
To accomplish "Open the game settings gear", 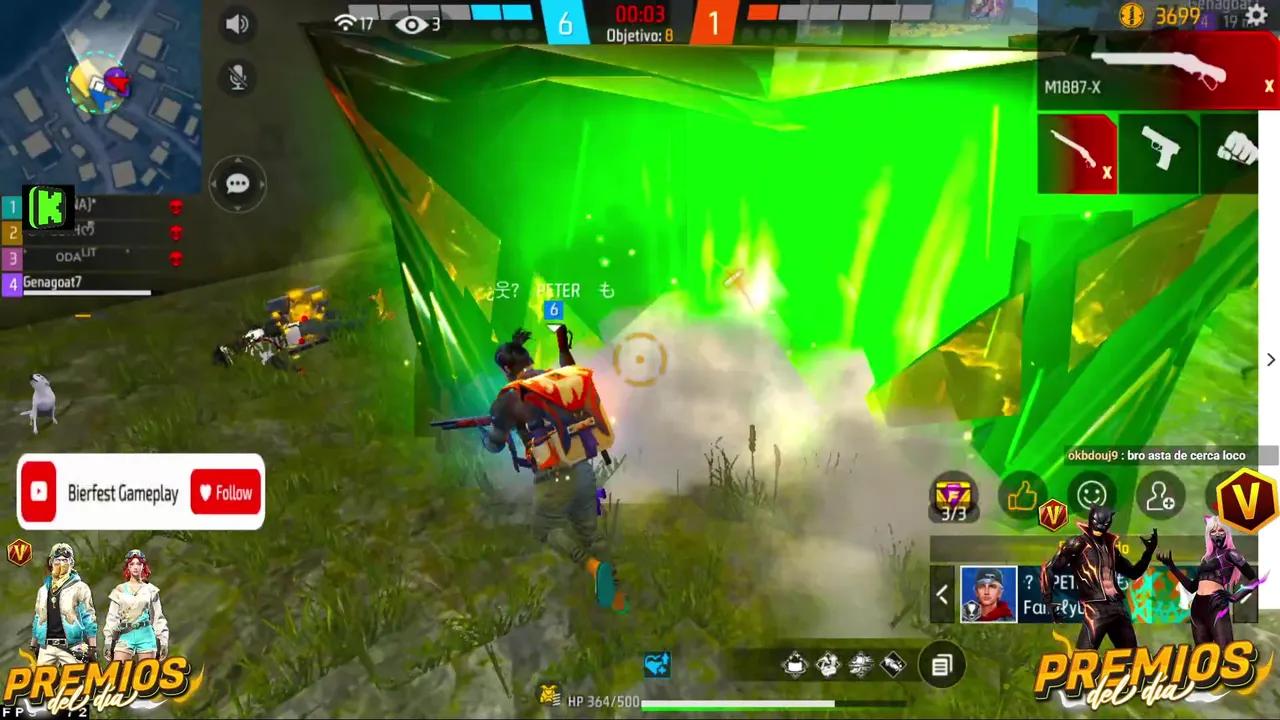I will [x=1256, y=16].
